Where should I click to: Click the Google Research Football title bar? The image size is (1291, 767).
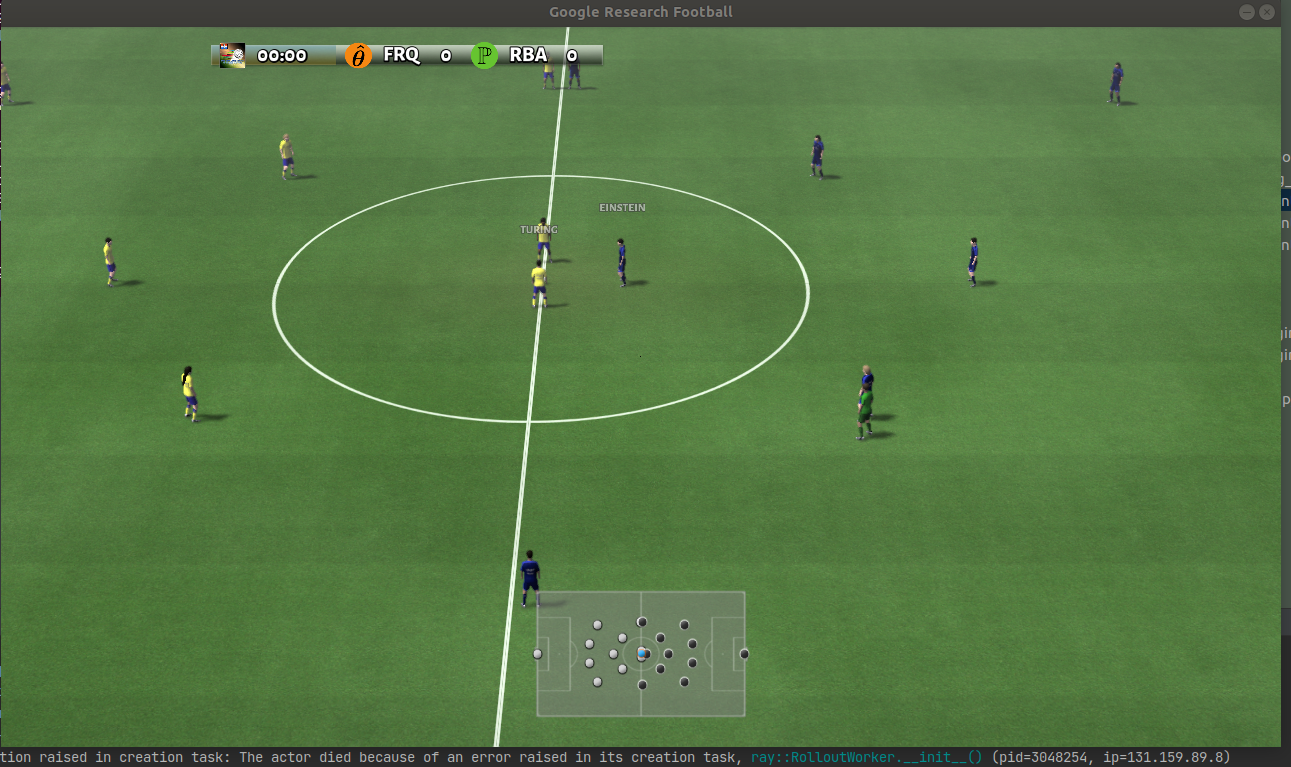point(640,12)
